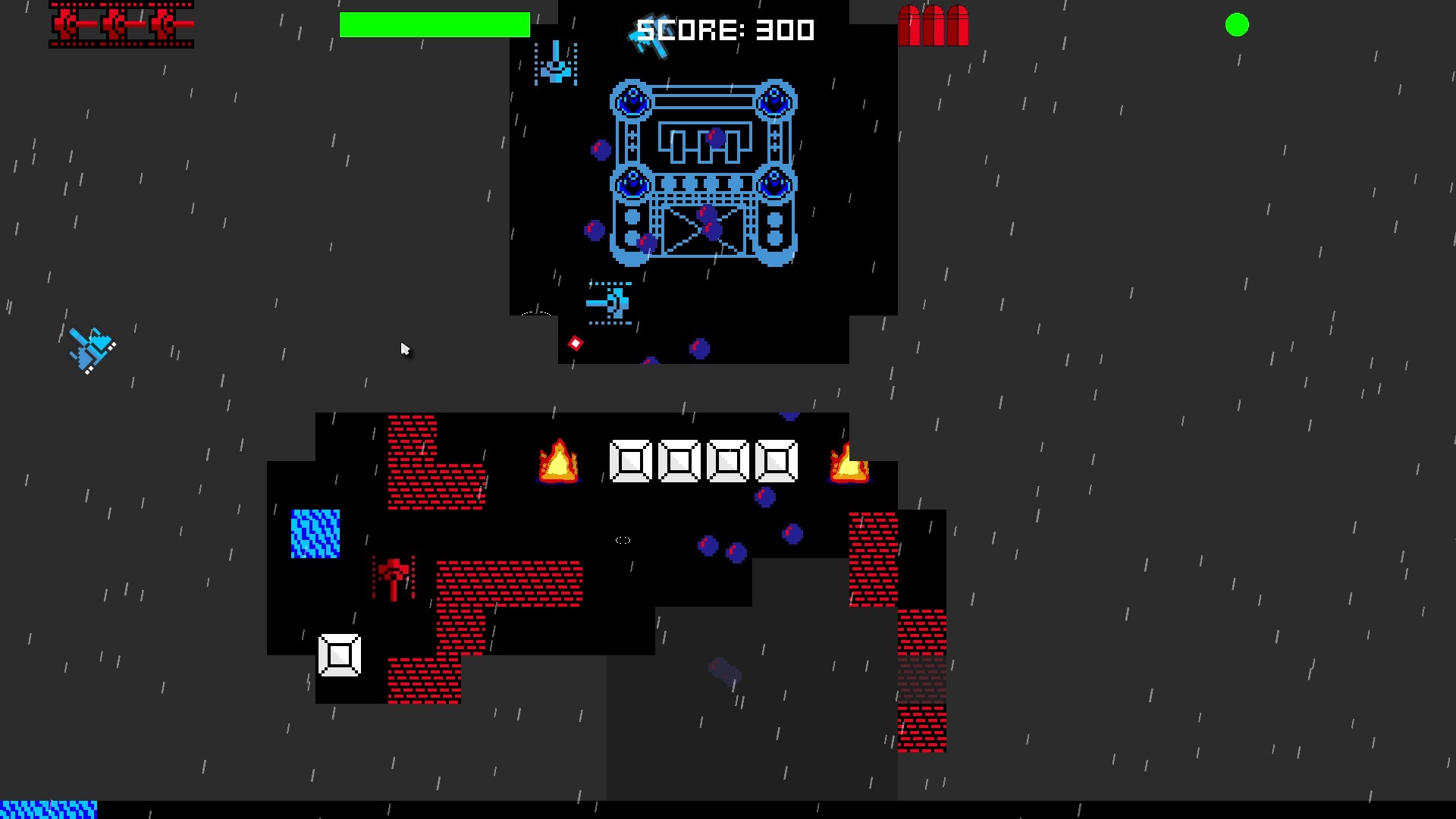Image resolution: width=1456 pixels, height=819 pixels.
Task: Click the green health bar
Action: click(435, 25)
